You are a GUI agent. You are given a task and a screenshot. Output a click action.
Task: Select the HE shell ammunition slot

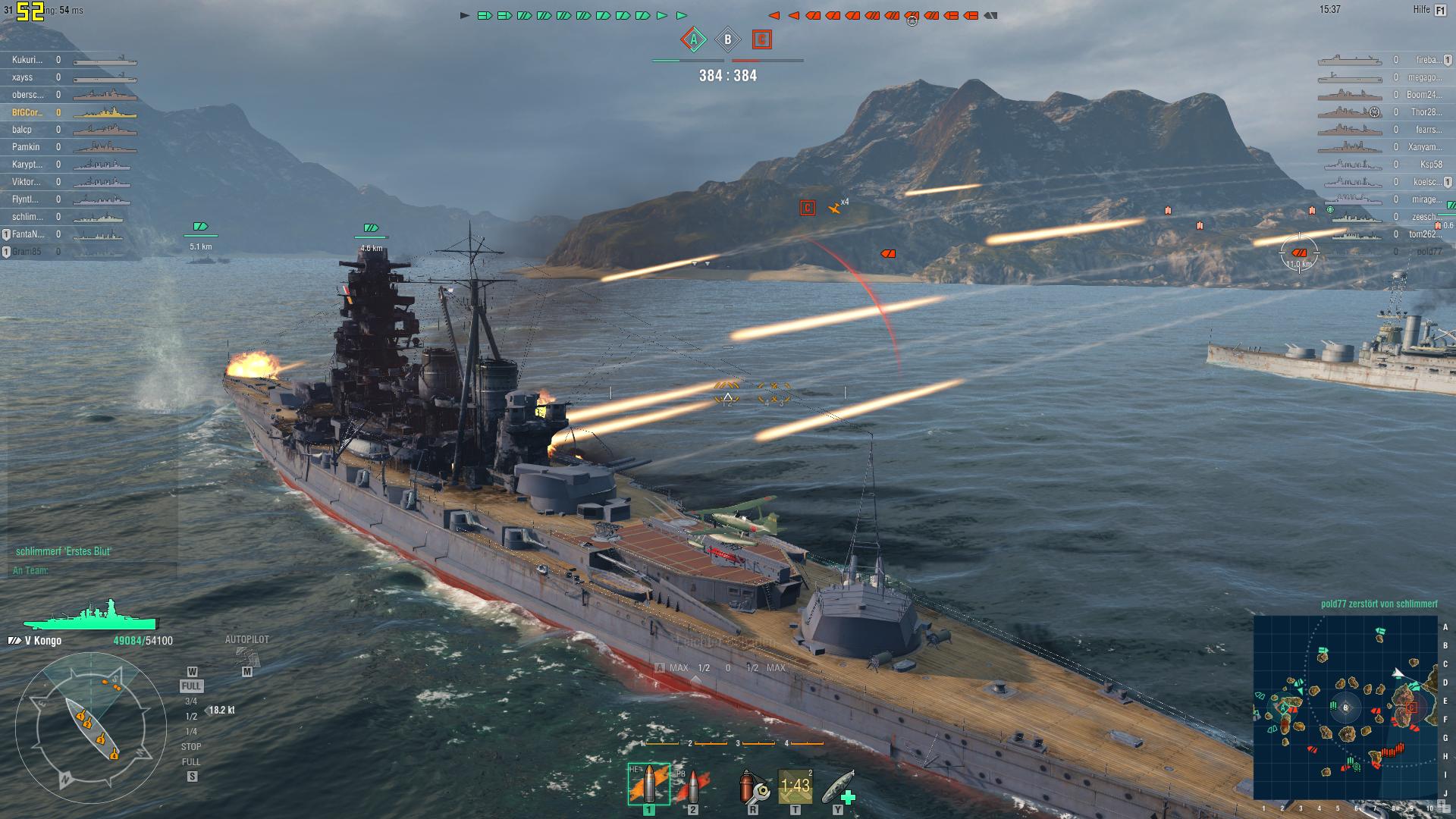coord(648,784)
